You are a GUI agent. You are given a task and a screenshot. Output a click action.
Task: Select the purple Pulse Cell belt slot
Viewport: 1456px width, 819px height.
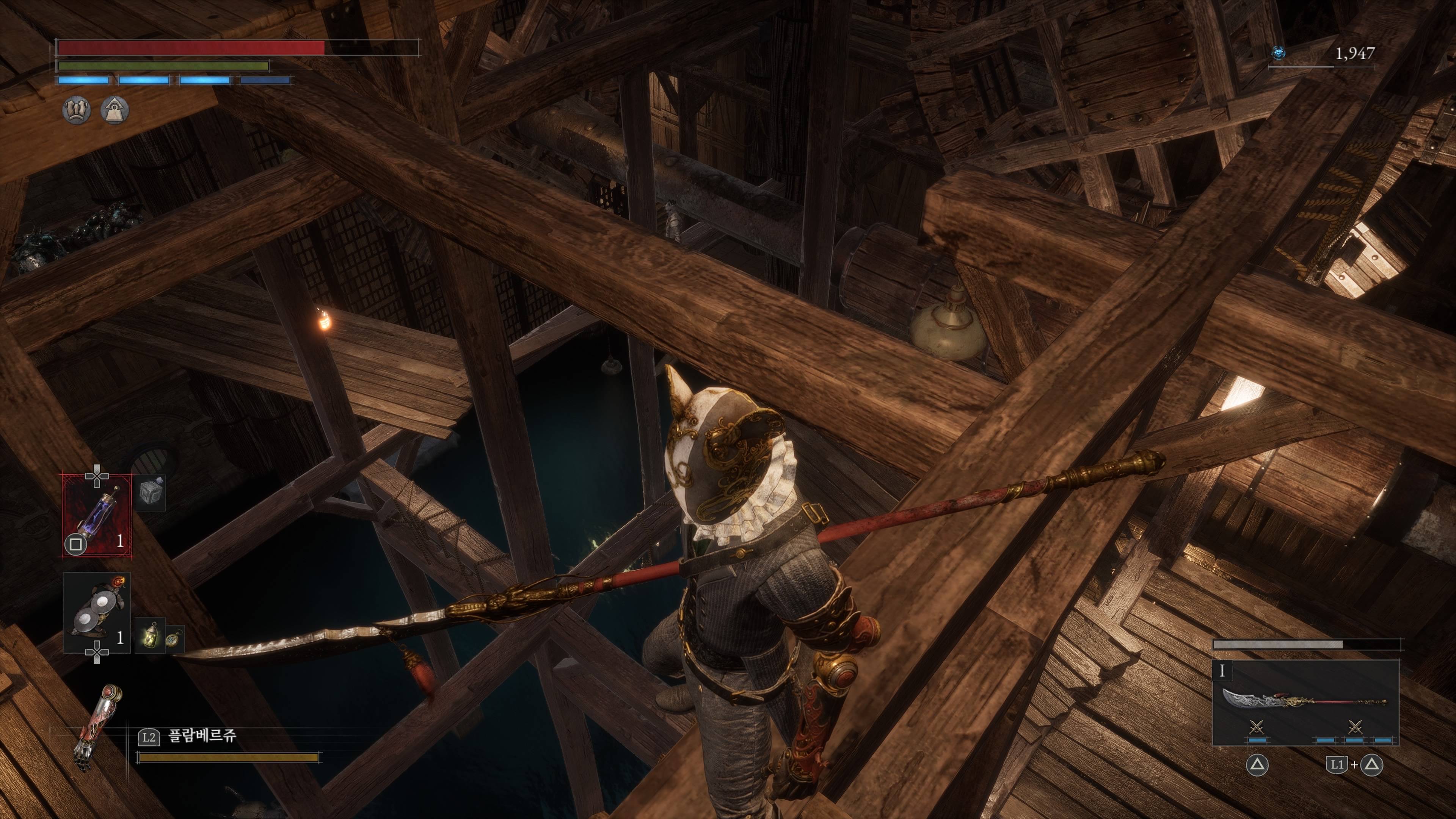(x=97, y=515)
